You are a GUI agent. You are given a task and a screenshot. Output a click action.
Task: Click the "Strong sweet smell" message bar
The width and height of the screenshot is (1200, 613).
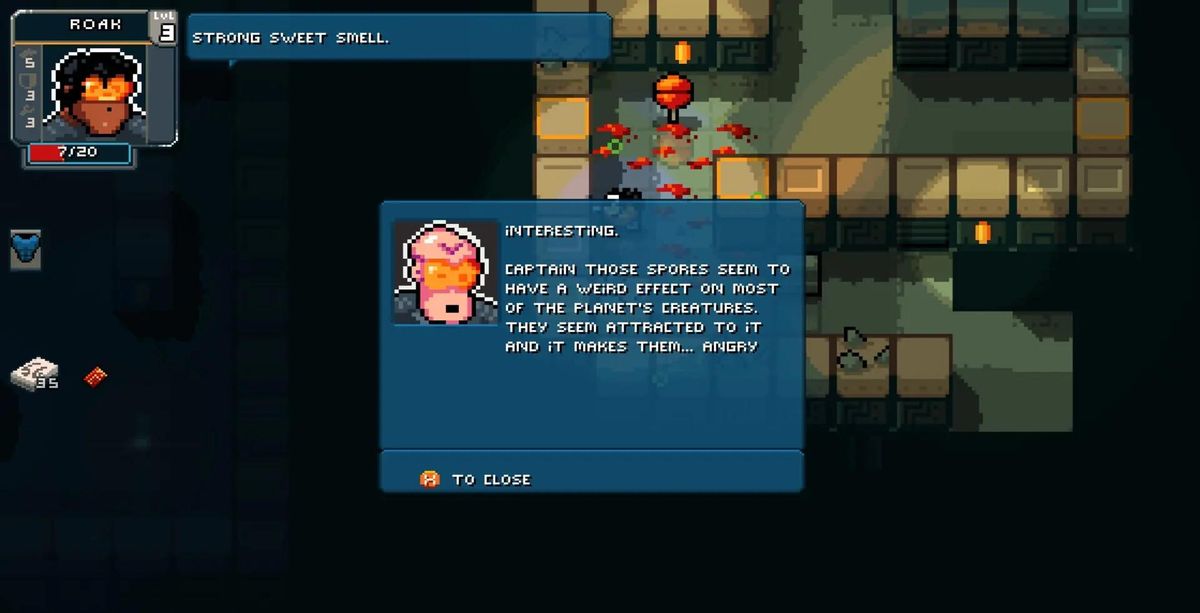pyautogui.click(x=398, y=38)
